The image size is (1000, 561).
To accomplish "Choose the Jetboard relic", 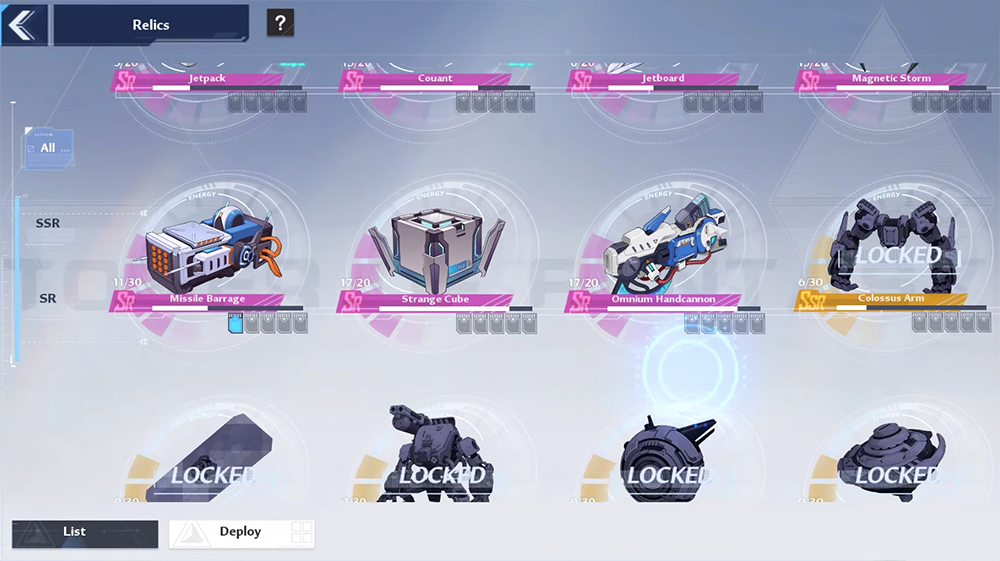I will point(663,78).
